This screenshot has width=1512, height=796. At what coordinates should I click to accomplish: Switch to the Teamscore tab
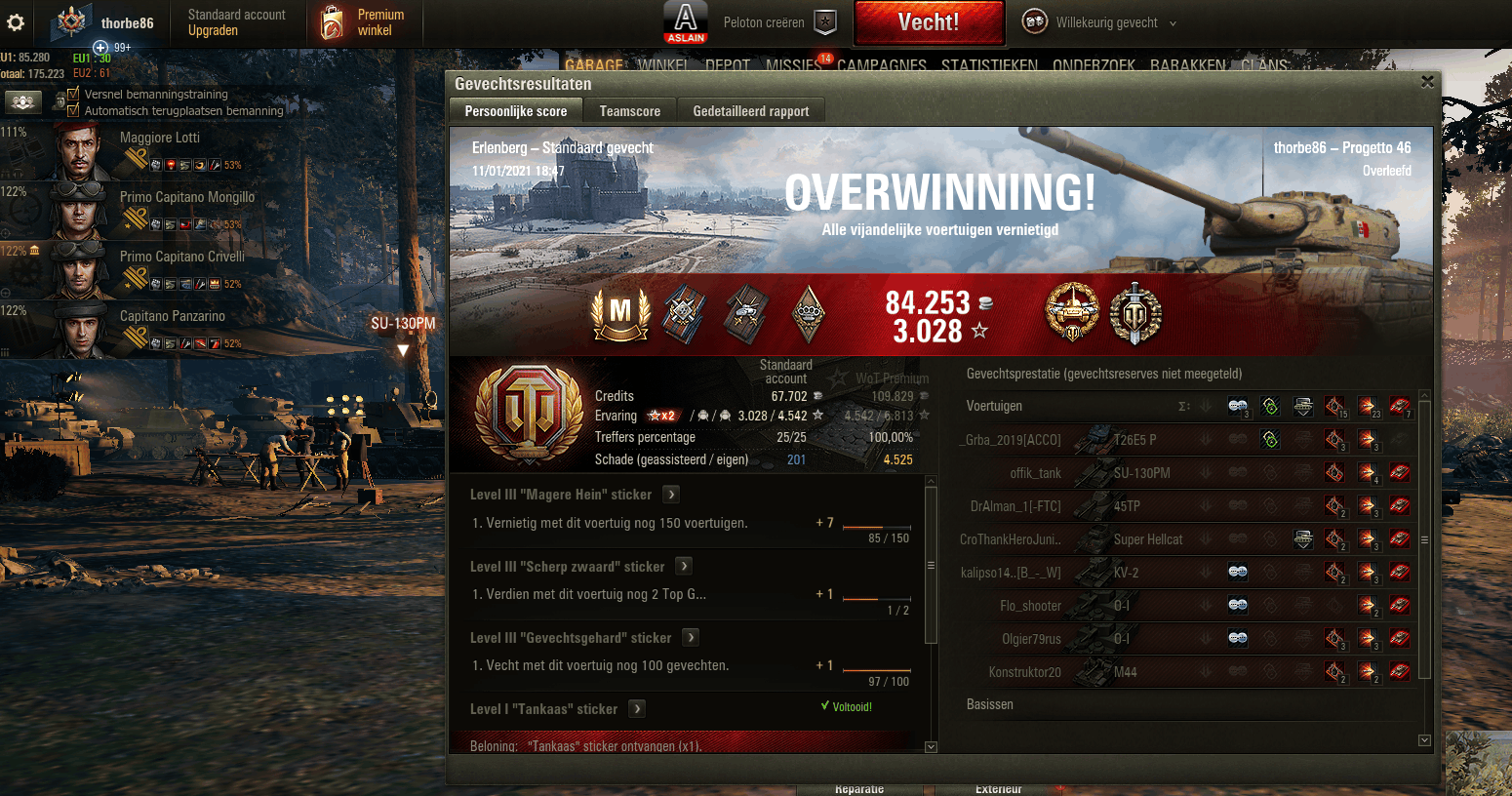click(x=629, y=110)
